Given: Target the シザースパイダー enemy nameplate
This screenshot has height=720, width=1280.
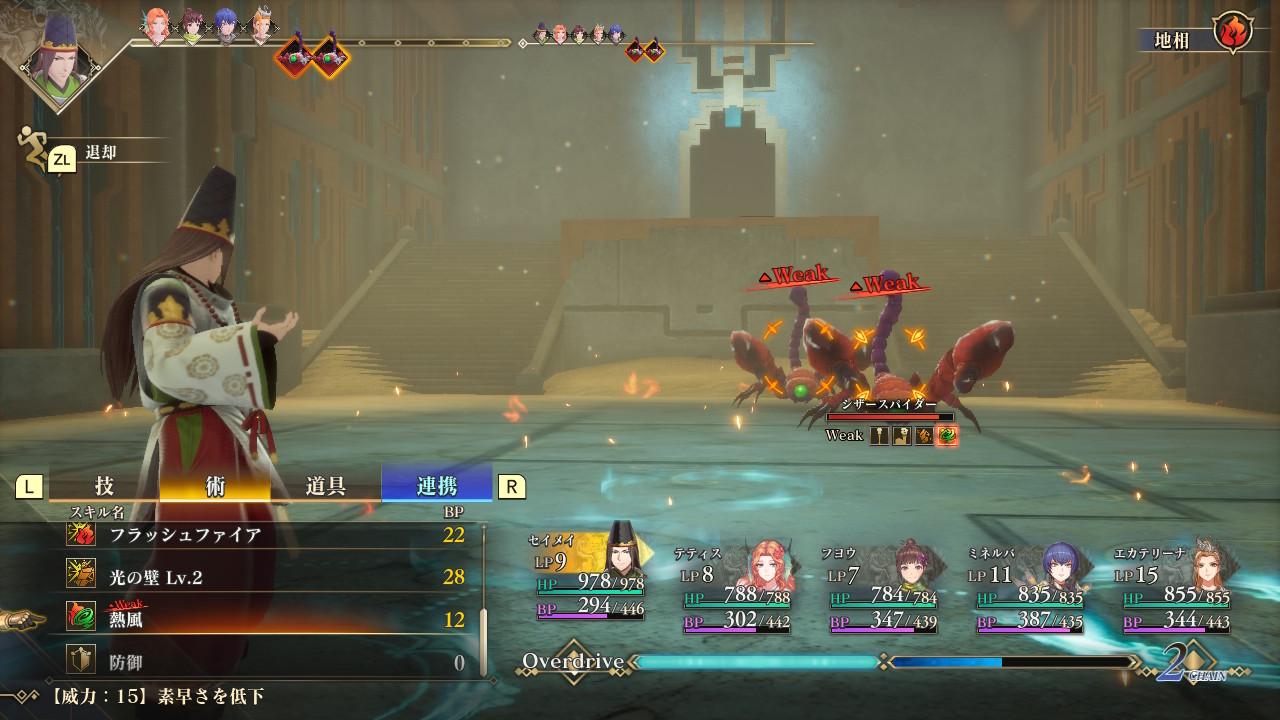Looking at the screenshot, I should pyautogui.click(x=889, y=405).
